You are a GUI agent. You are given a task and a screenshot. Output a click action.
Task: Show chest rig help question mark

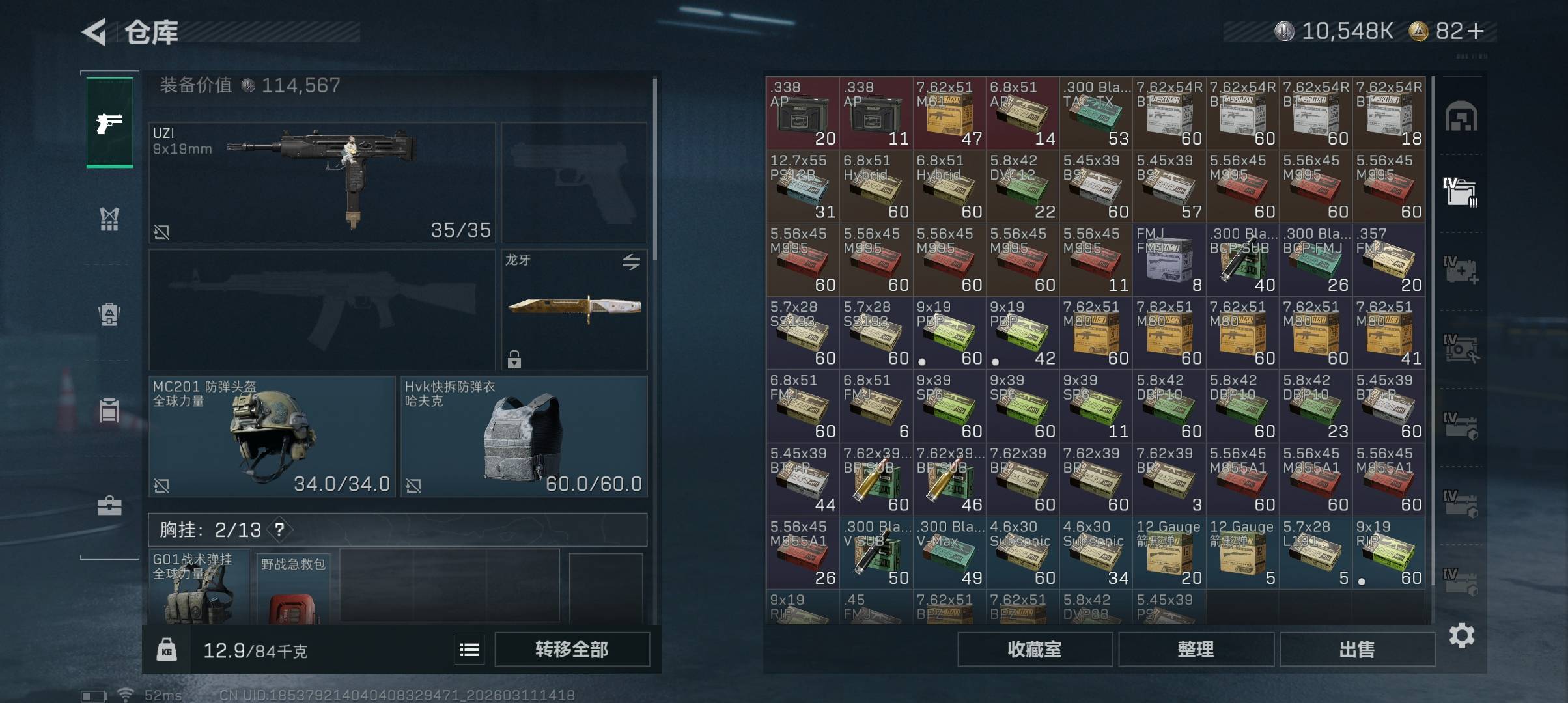click(x=279, y=530)
